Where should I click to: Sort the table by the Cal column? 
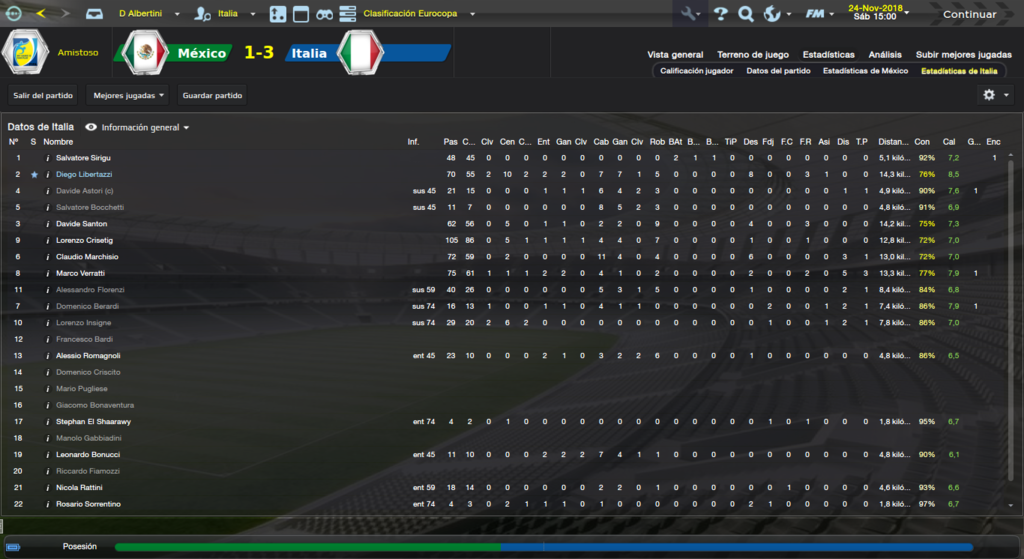[949, 142]
